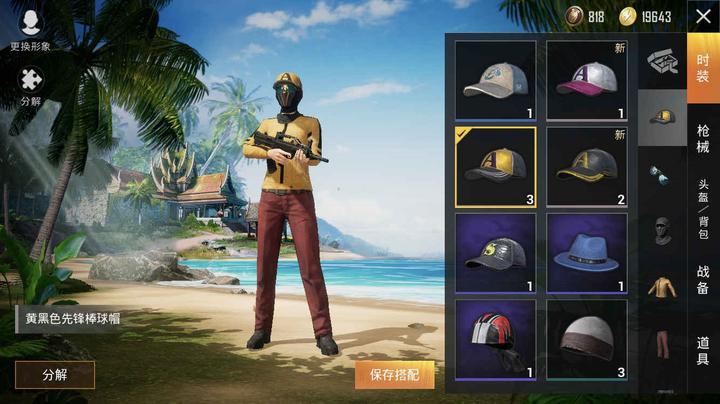Select the black cap with yellow S logo
Screen dimensions: 720x404
(495, 253)
